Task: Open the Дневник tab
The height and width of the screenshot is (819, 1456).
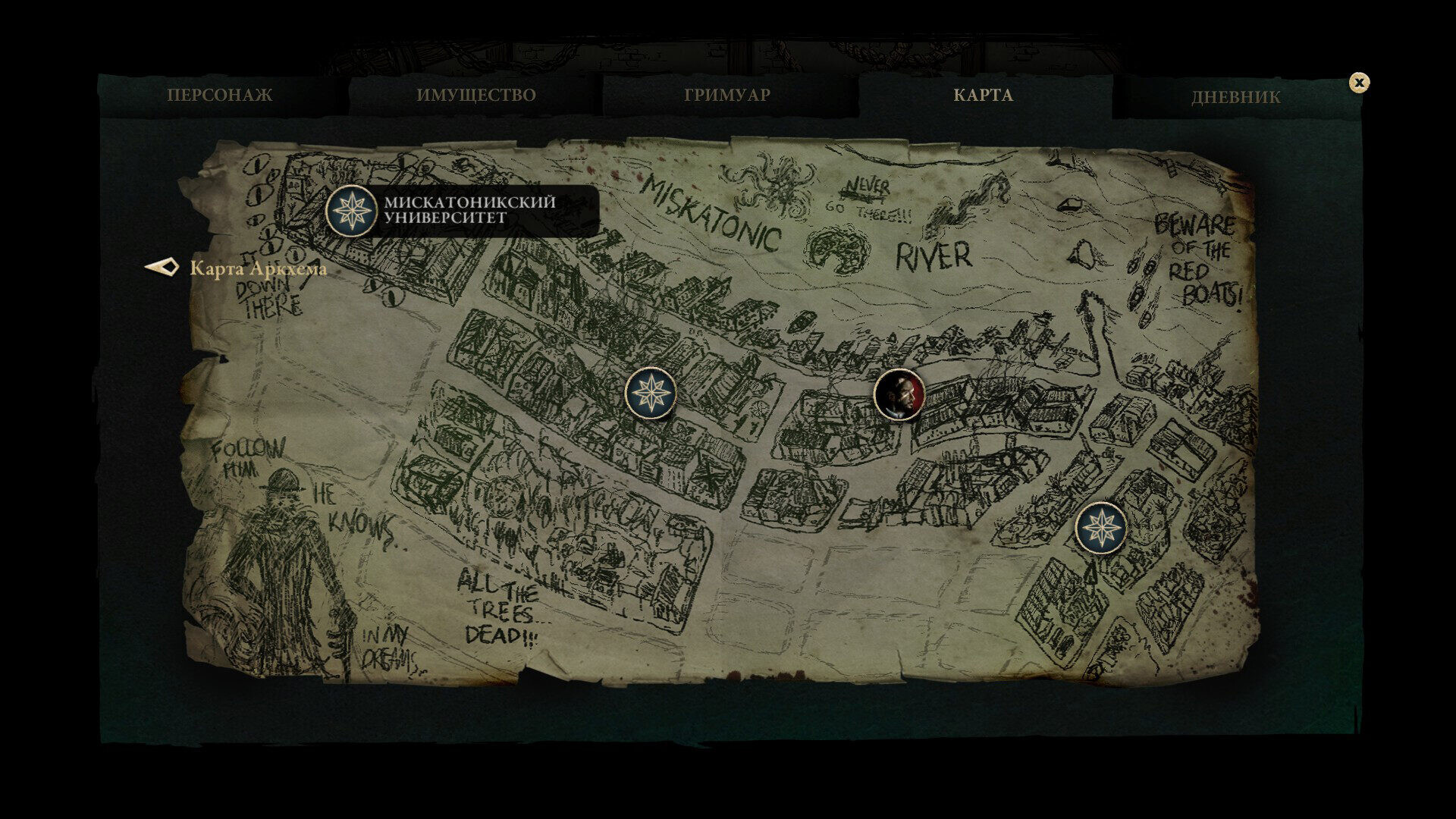Action: 1235,97
